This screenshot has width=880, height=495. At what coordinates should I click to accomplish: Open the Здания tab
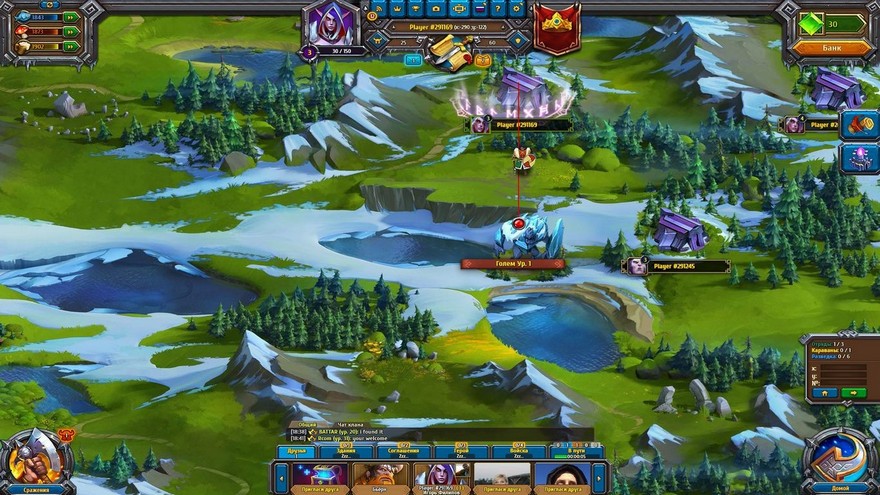click(x=348, y=451)
